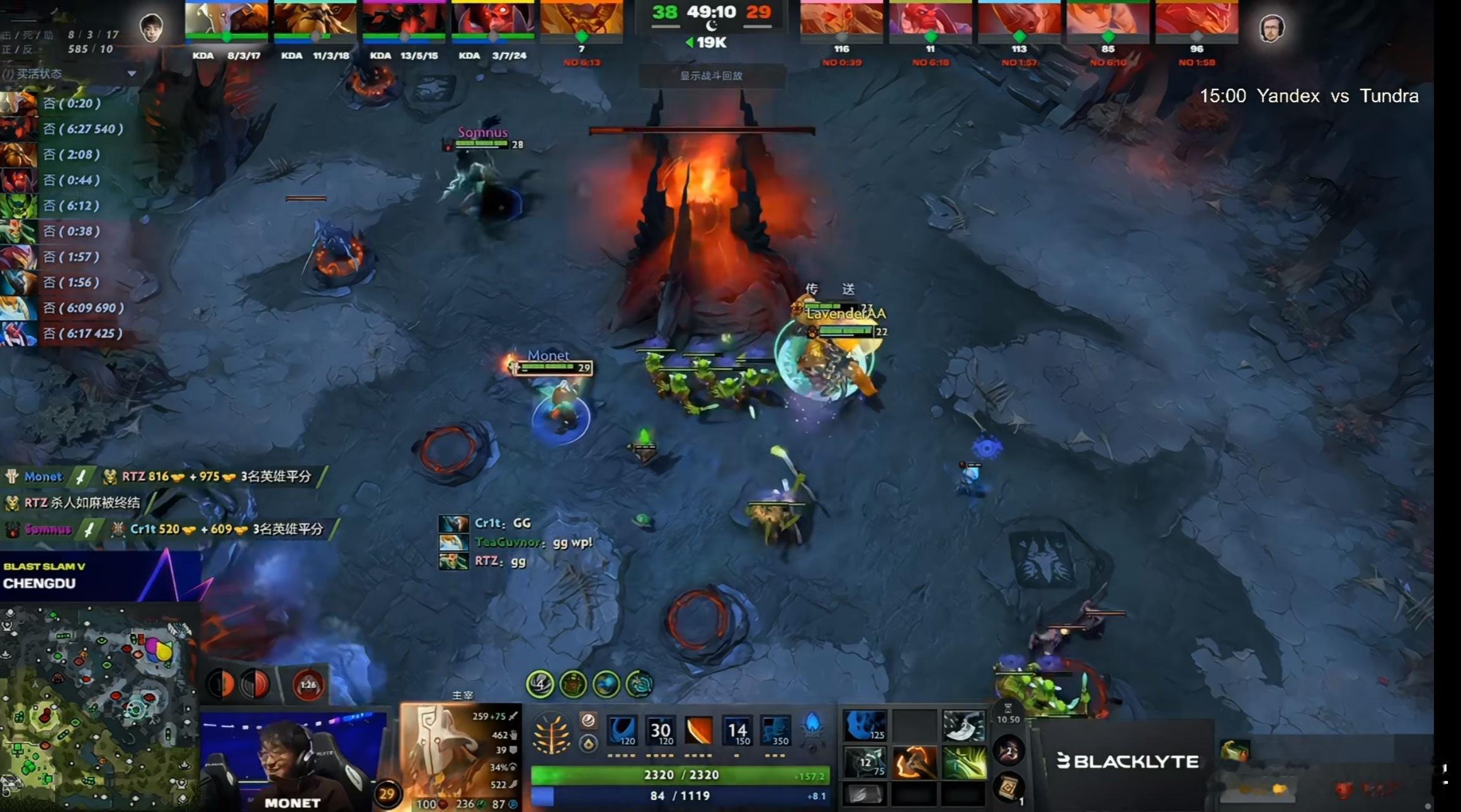Click the green arrow beside the 19K net worth
Screen dimensions: 1461x812
pos(690,43)
